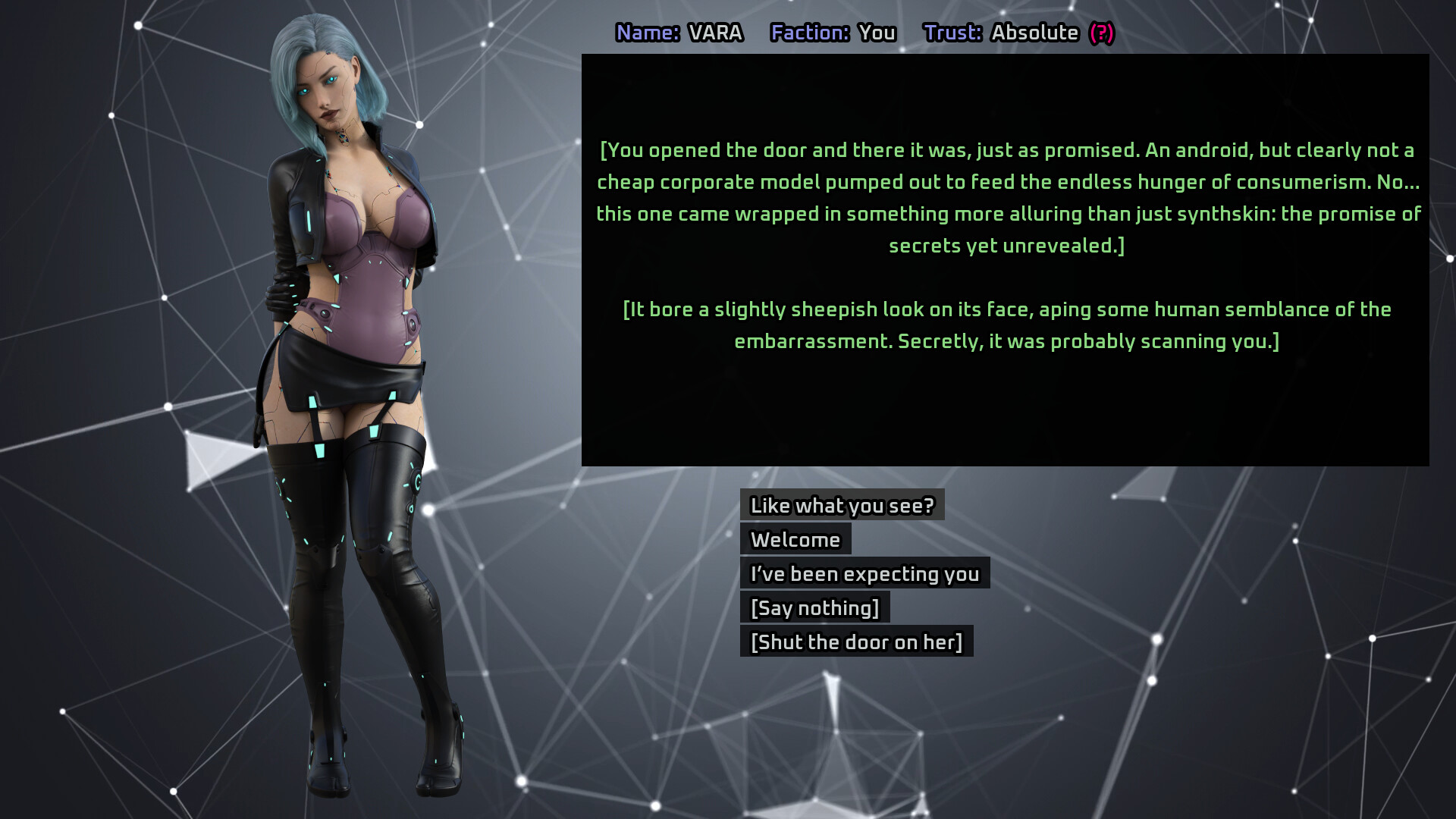This screenshot has width=1456, height=819.
Task: Select the '[Say nothing]' choice
Action: [x=814, y=607]
